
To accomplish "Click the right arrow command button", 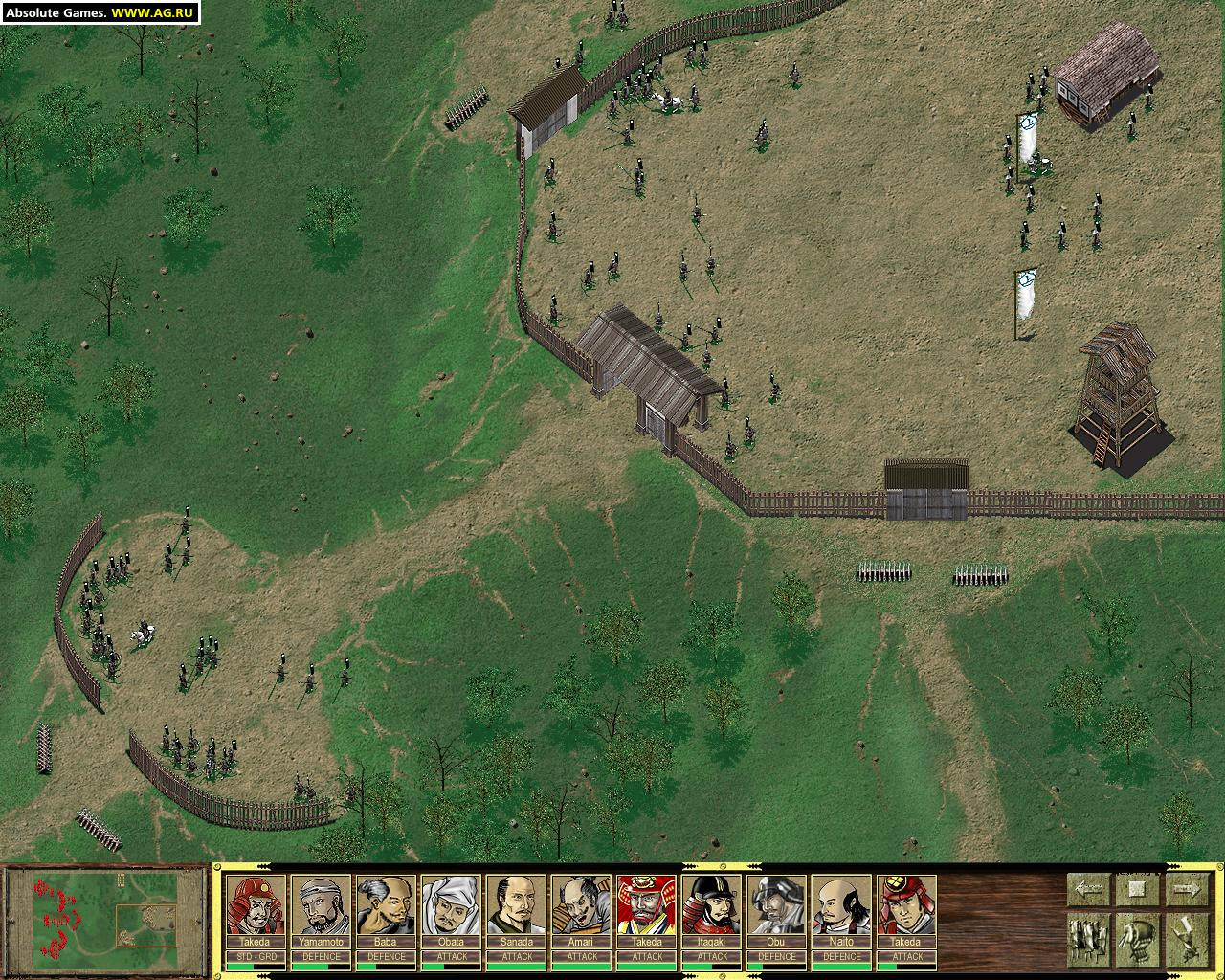I will coord(1187,889).
